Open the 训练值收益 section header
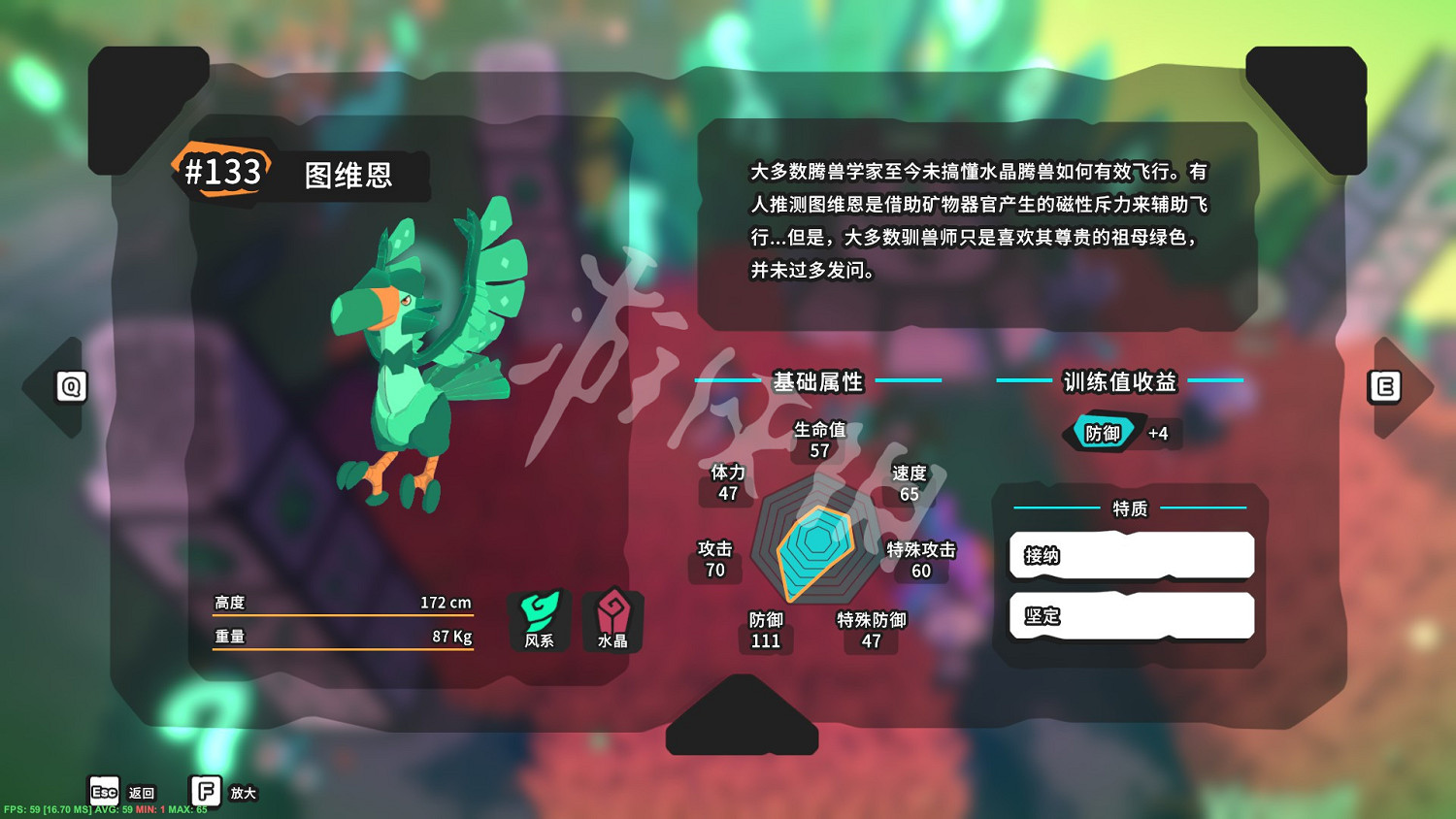This screenshot has height=819, width=1456. [x=1118, y=382]
